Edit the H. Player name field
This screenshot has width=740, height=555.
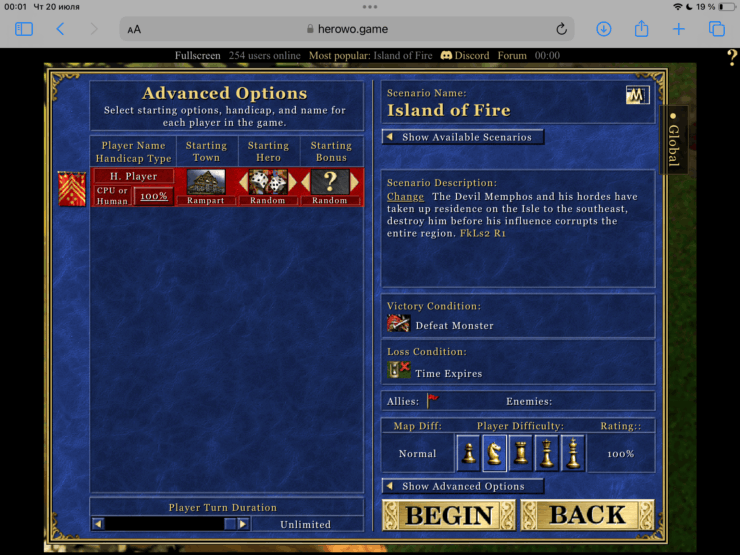click(133, 176)
